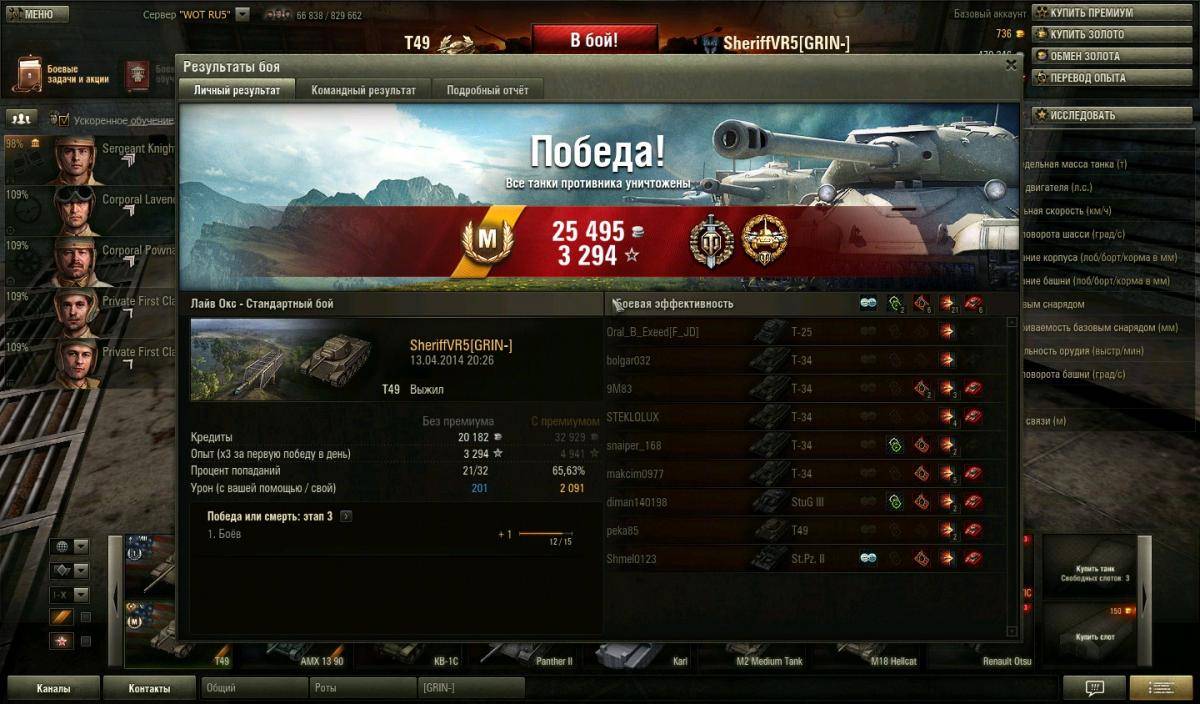Close the battle results window
Image resolution: width=1200 pixels, height=704 pixels.
[x=1010, y=65]
